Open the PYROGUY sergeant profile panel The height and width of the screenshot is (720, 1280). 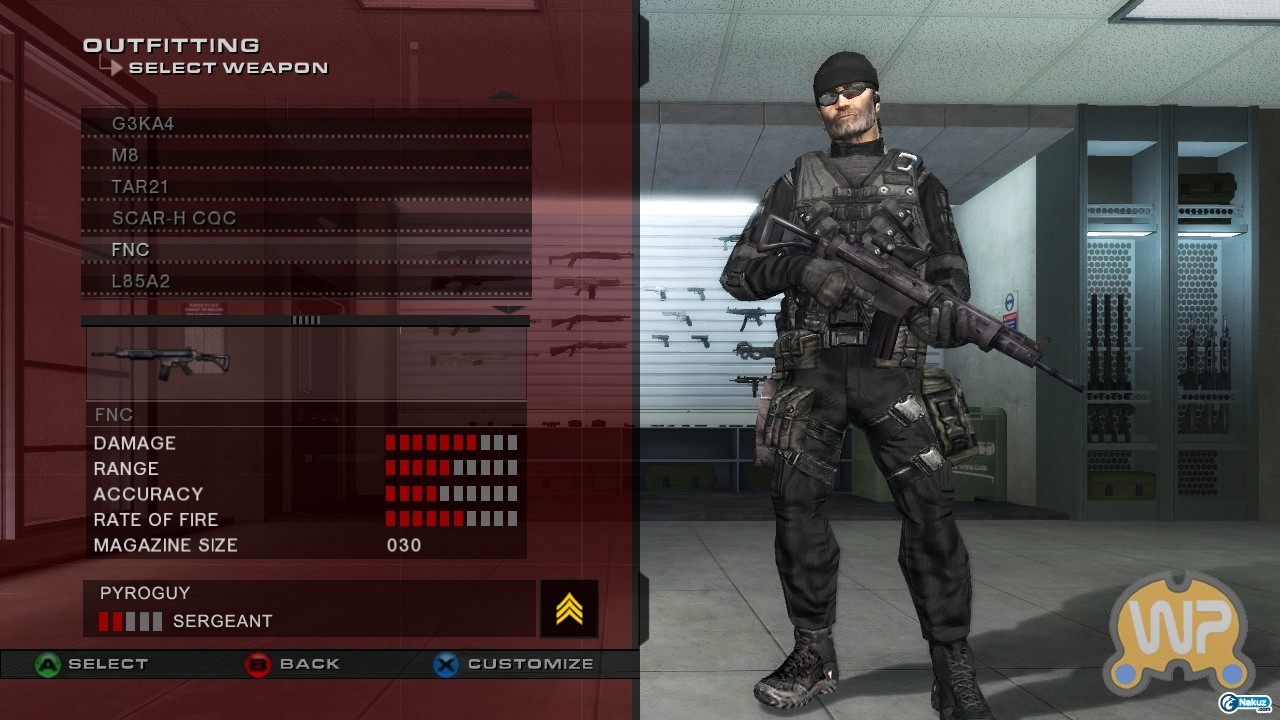[310, 608]
